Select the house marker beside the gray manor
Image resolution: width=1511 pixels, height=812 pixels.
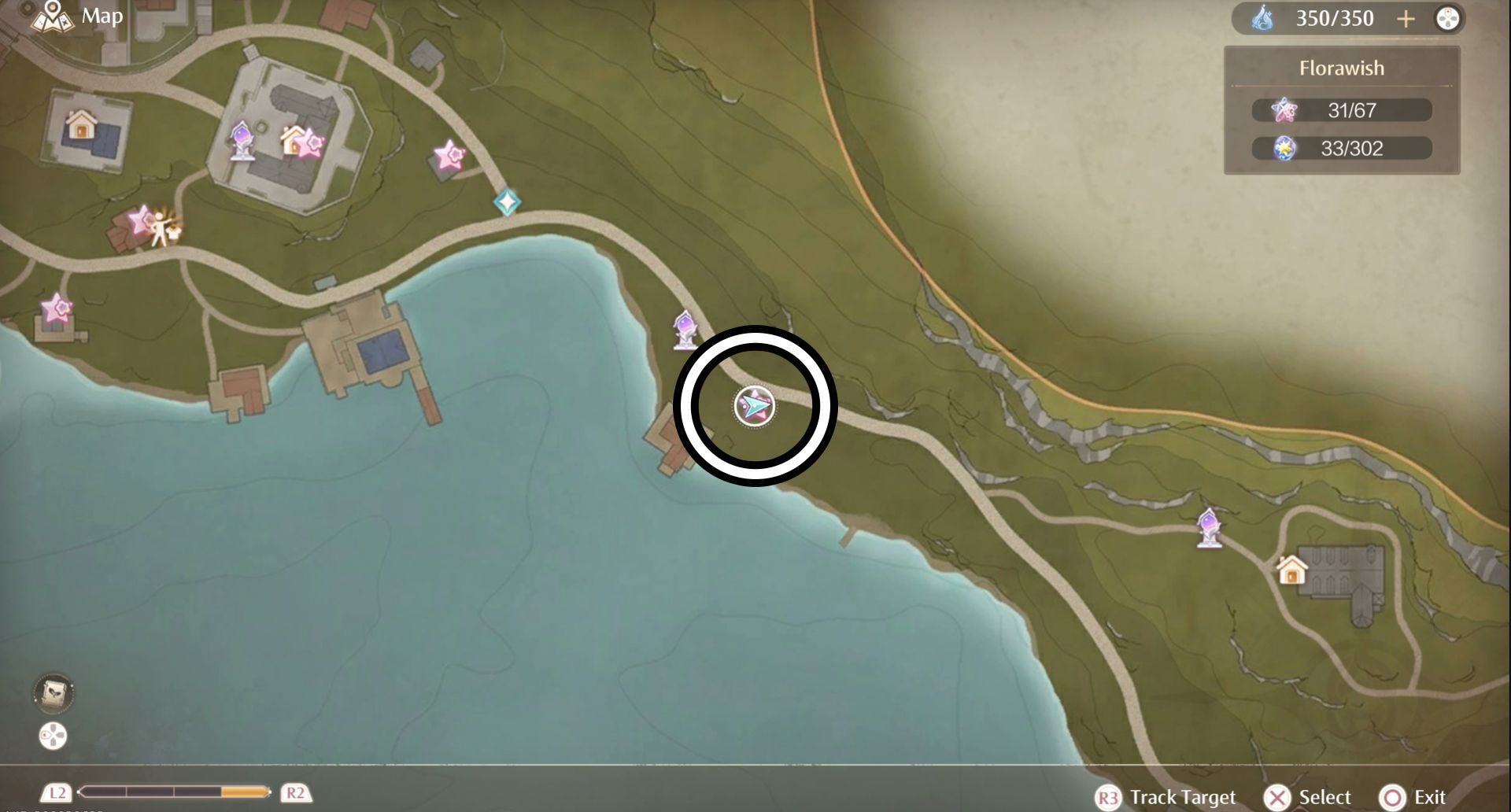[1291, 570]
